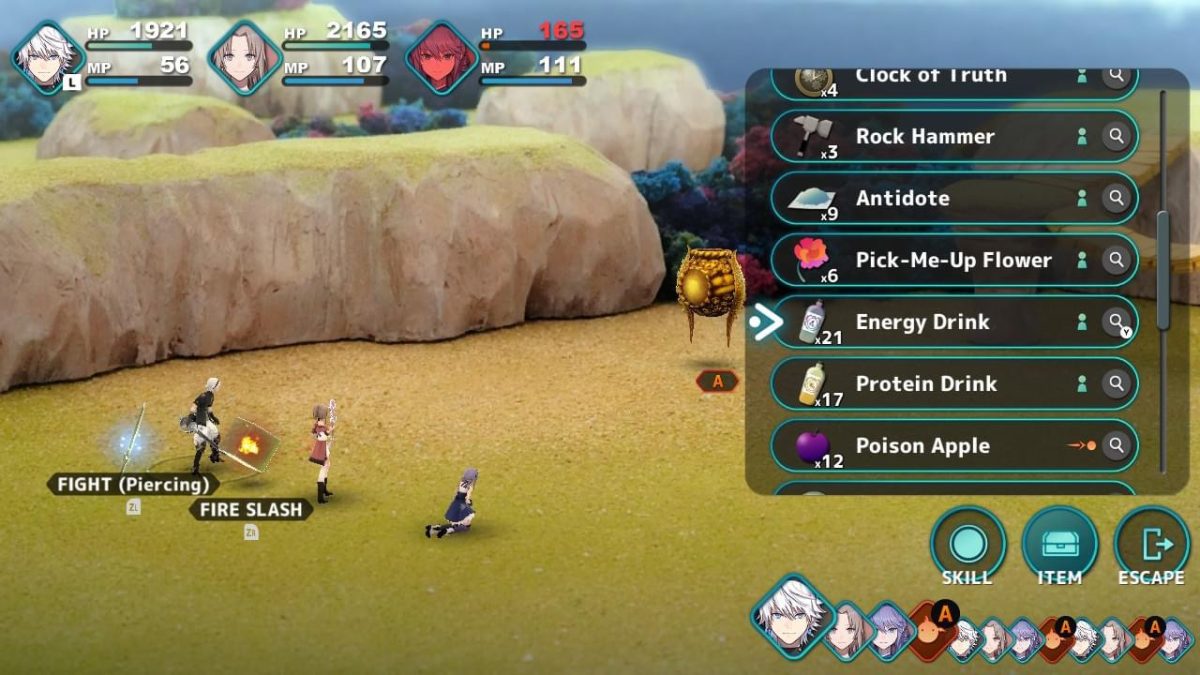
Task: Select the red-tinted party member portrait
Action: click(441, 57)
